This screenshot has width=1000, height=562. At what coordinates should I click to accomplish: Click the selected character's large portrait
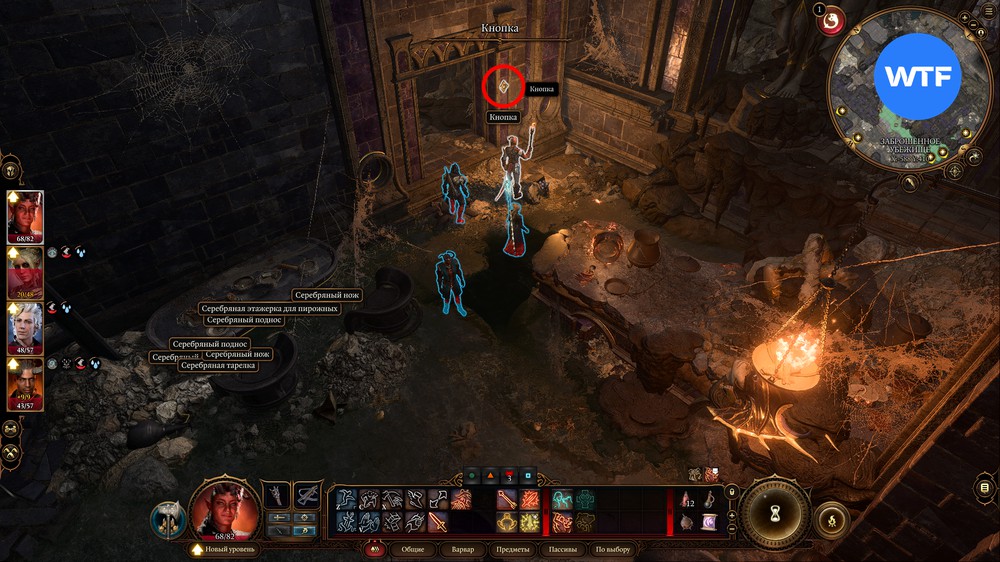tap(224, 507)
